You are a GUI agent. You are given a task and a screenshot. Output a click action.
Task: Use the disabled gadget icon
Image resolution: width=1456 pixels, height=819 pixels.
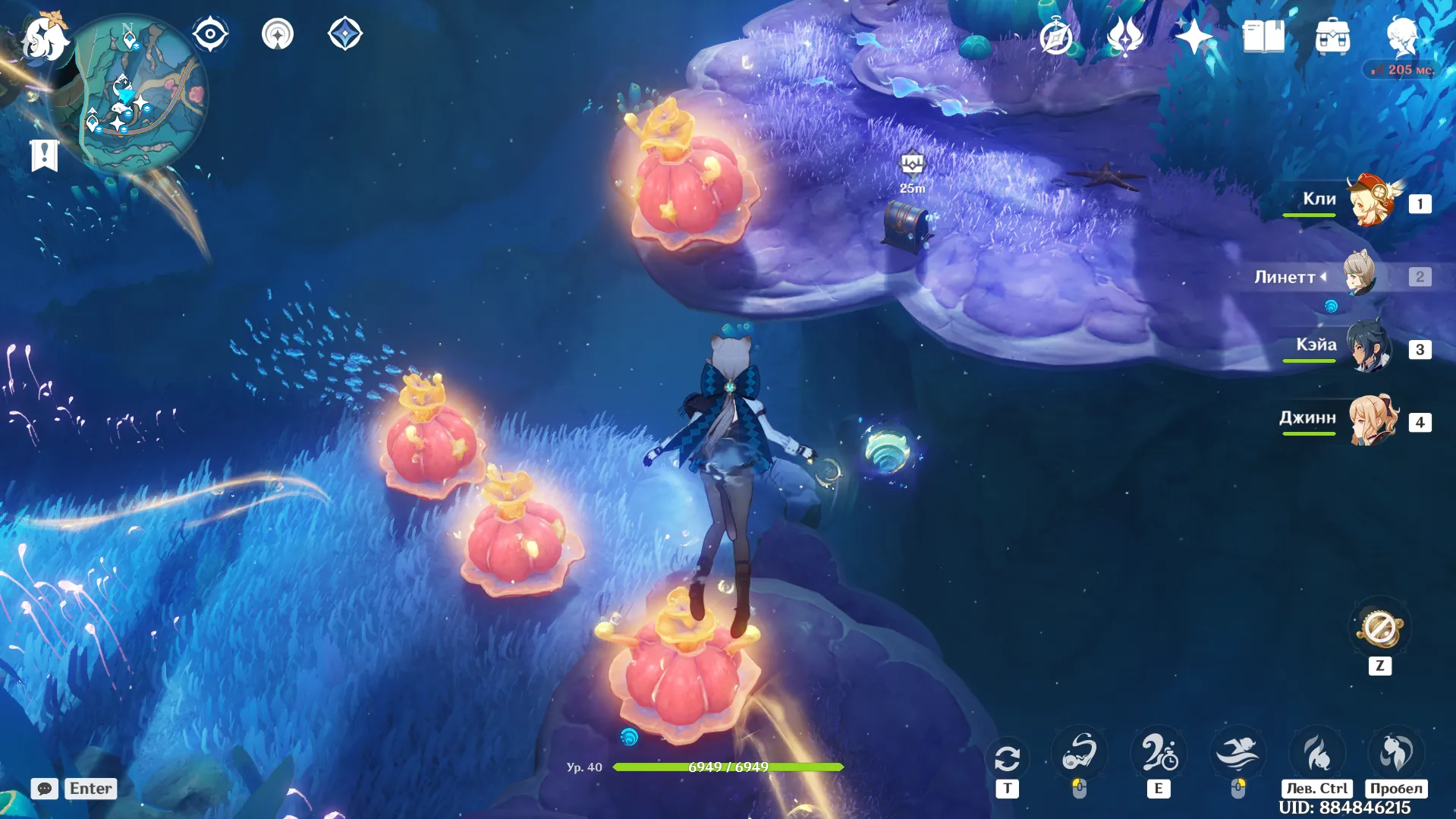[1380, 629]
